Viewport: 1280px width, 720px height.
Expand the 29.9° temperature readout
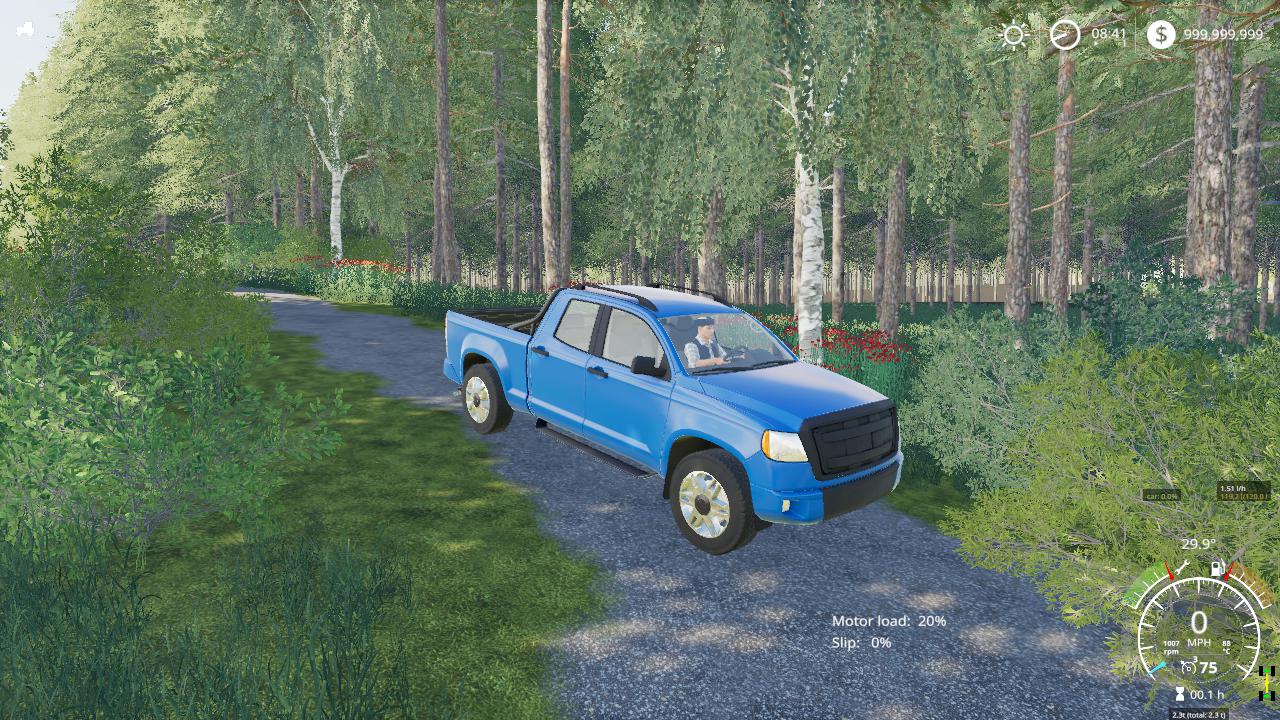1198,543
